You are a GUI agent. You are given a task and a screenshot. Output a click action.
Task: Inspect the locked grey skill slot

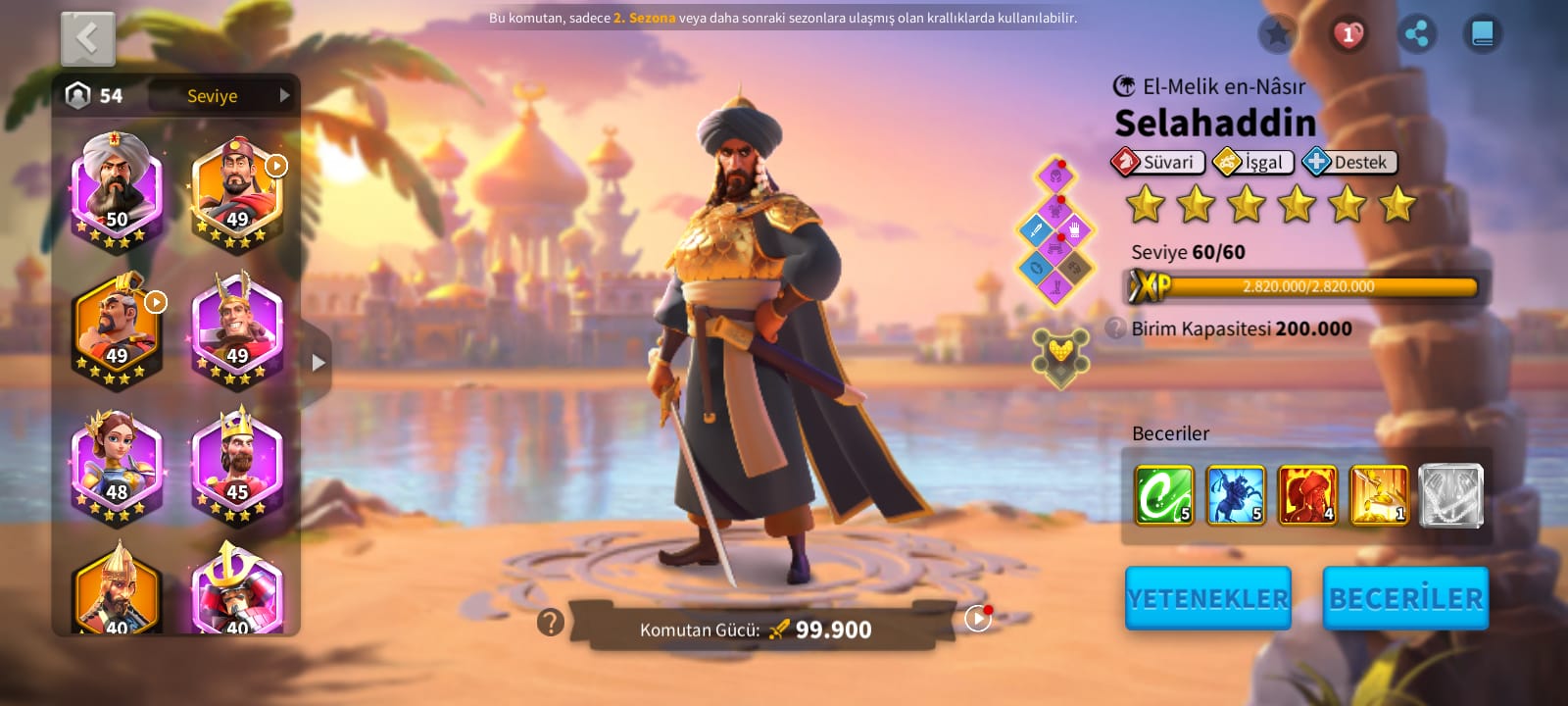tap(1450, 495)
